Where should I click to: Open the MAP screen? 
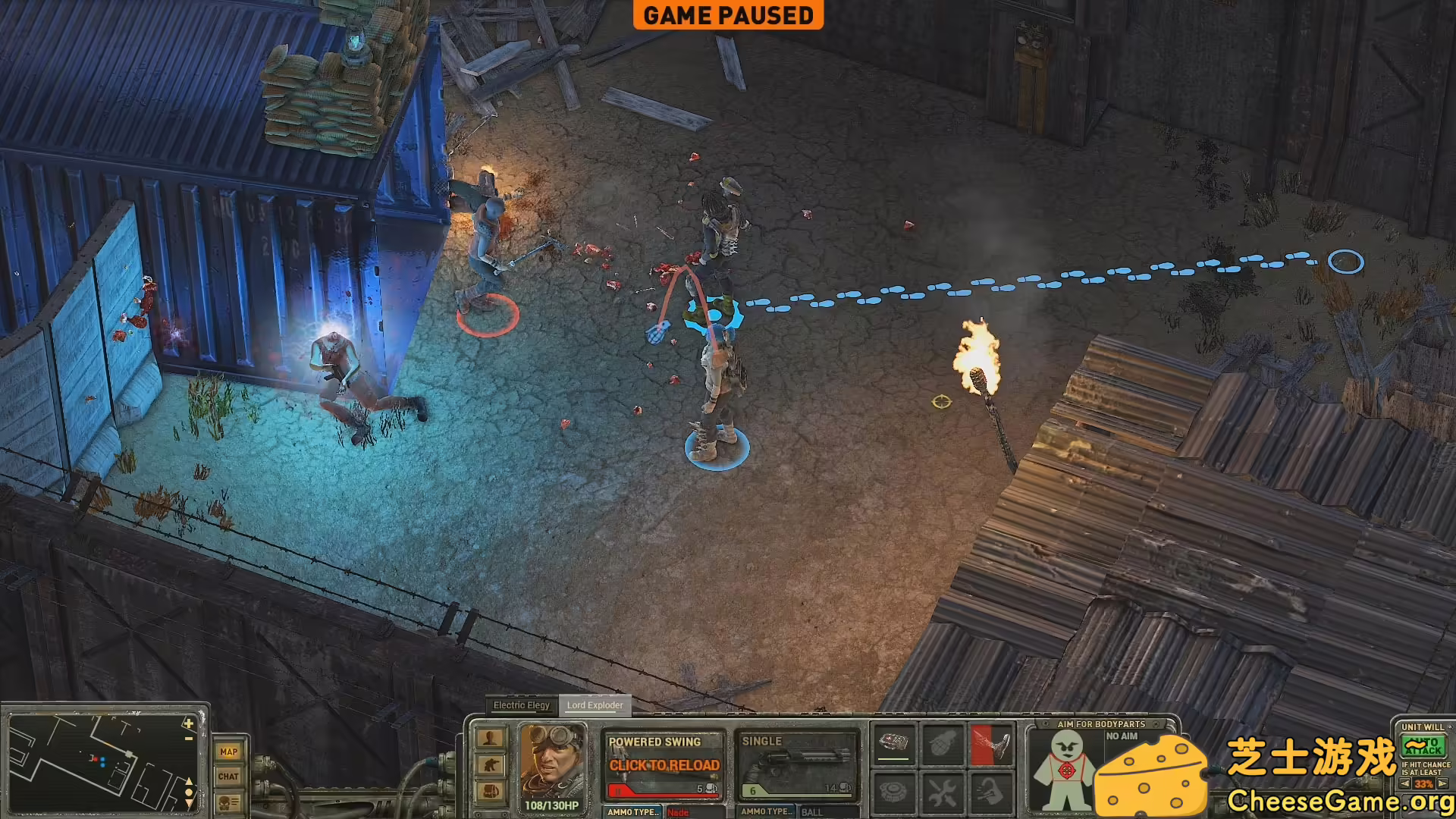pyautogui.click(x=228, y=752)
